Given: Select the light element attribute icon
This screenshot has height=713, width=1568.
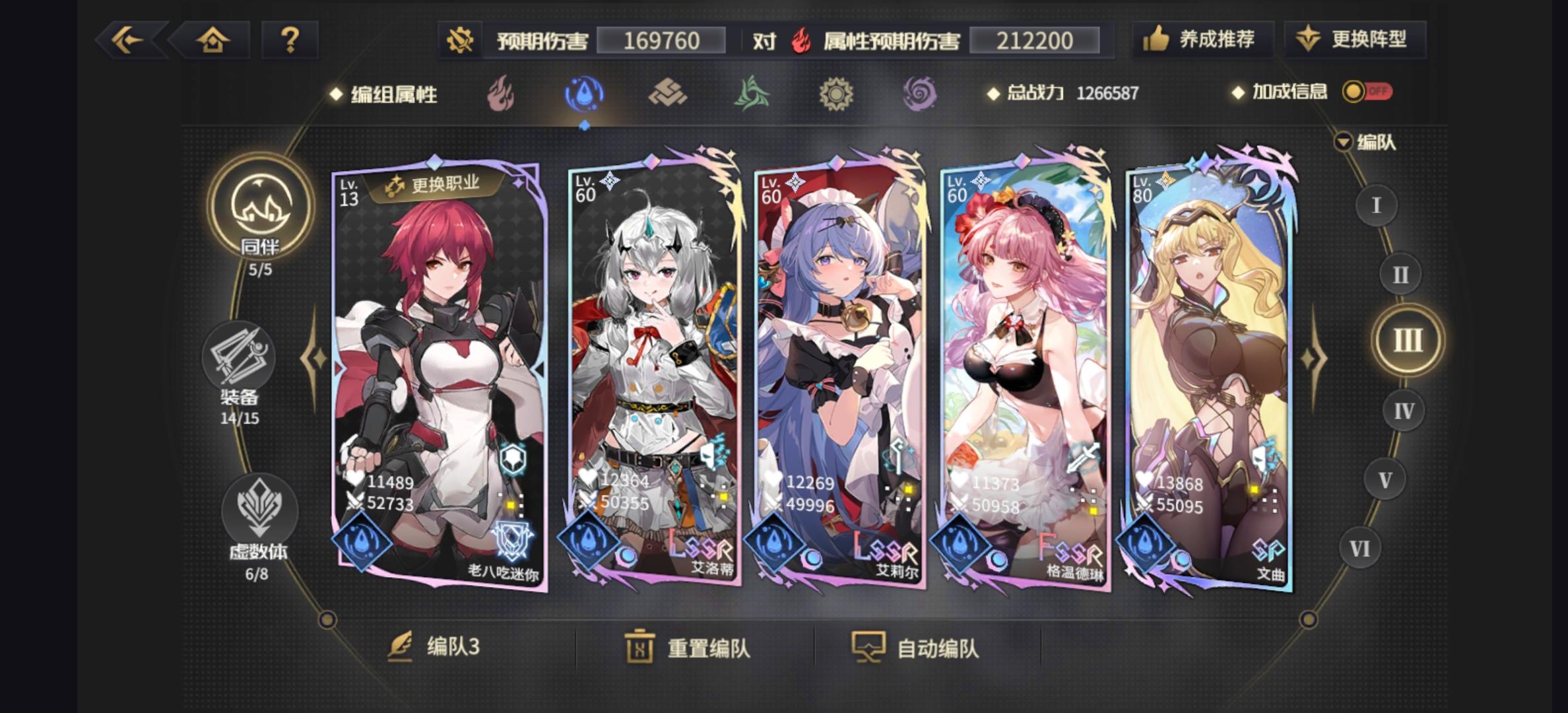Looking at the screenshot, I should click(835, 94).
